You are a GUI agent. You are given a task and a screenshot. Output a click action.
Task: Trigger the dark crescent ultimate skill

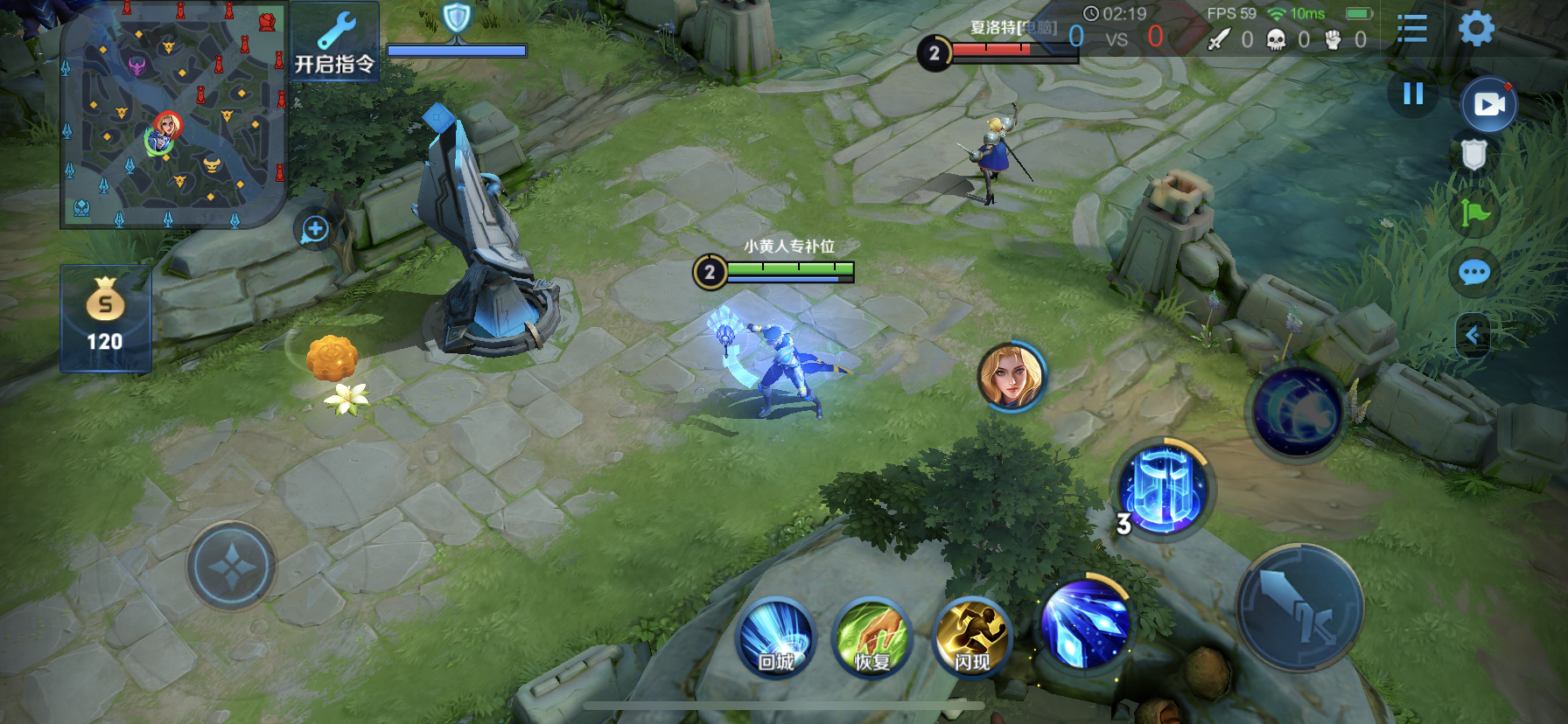pyautogui.click(x=1297, y=413)
